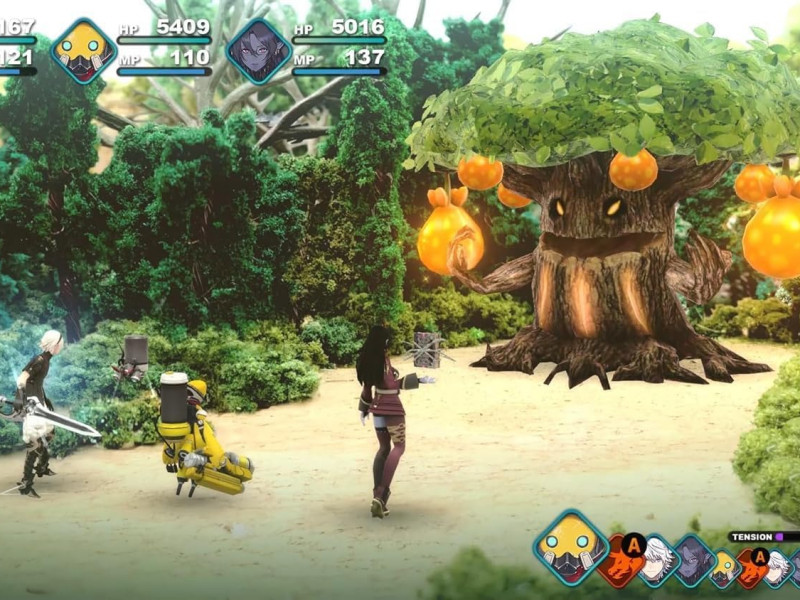Click the large yellow robot current-turn icon
This screenshot has width=800, height=600.
click(x=570, y=547)
